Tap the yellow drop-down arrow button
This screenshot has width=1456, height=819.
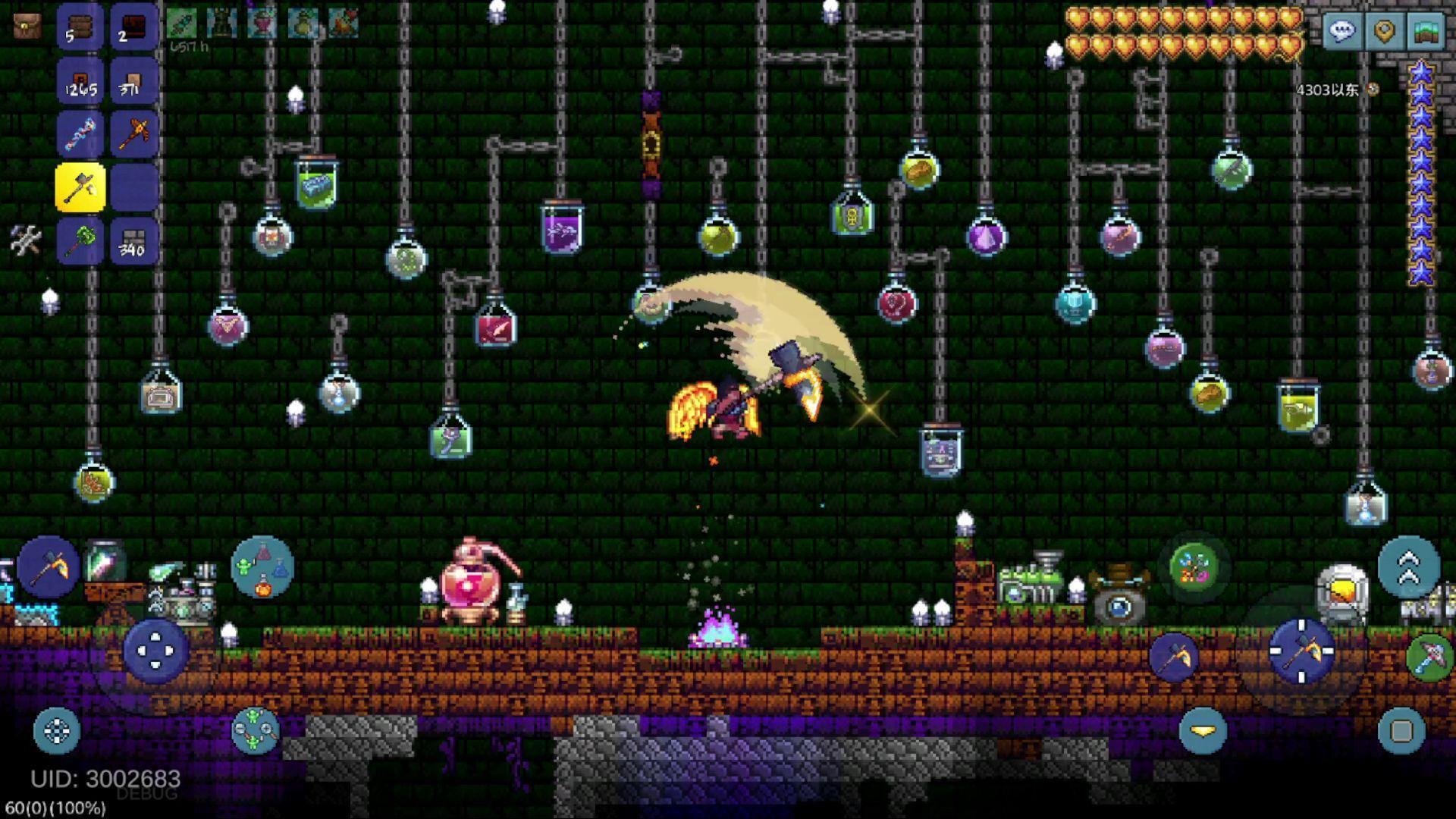click(1203, 730)
